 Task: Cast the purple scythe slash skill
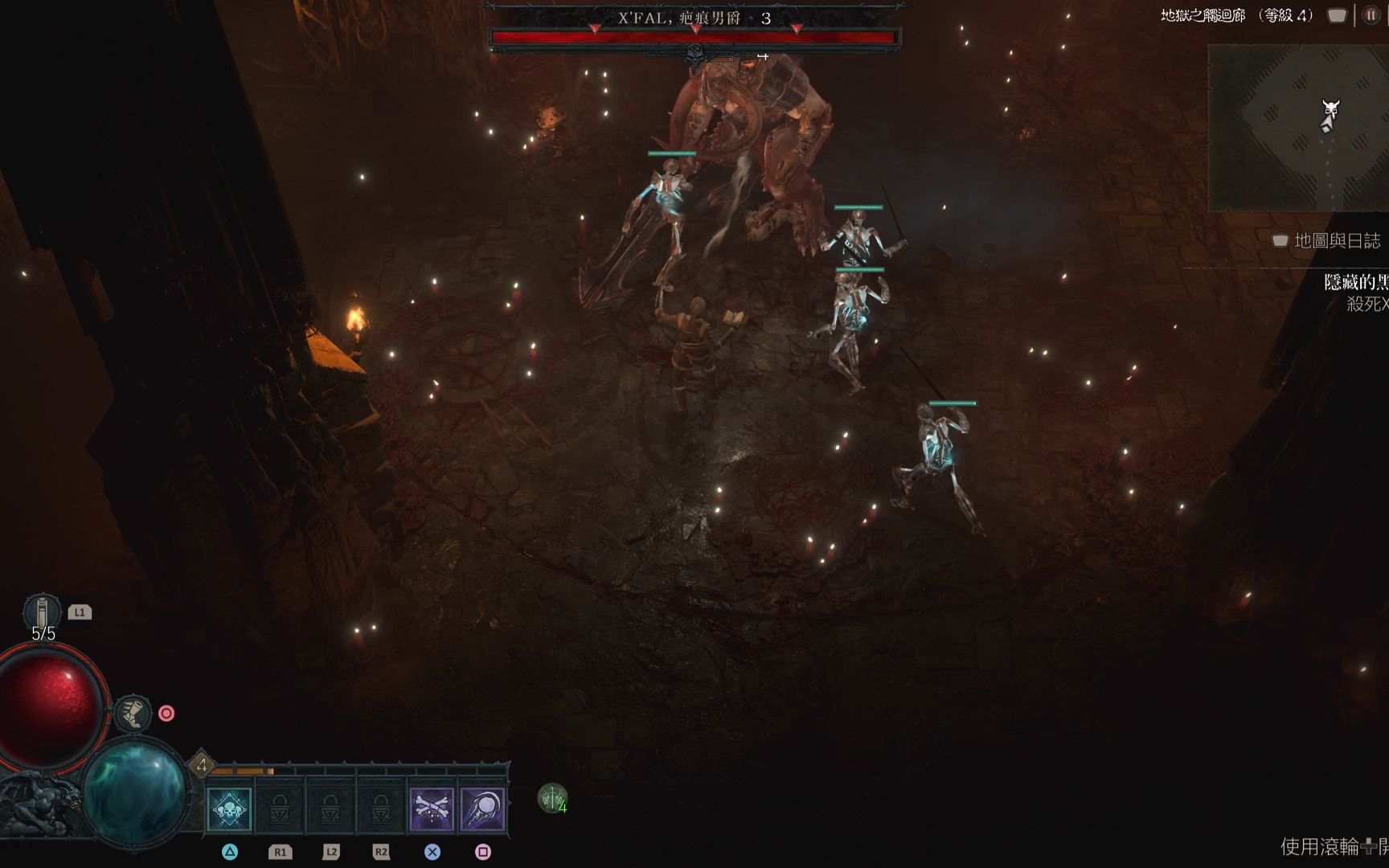click(x=482, y=809)
